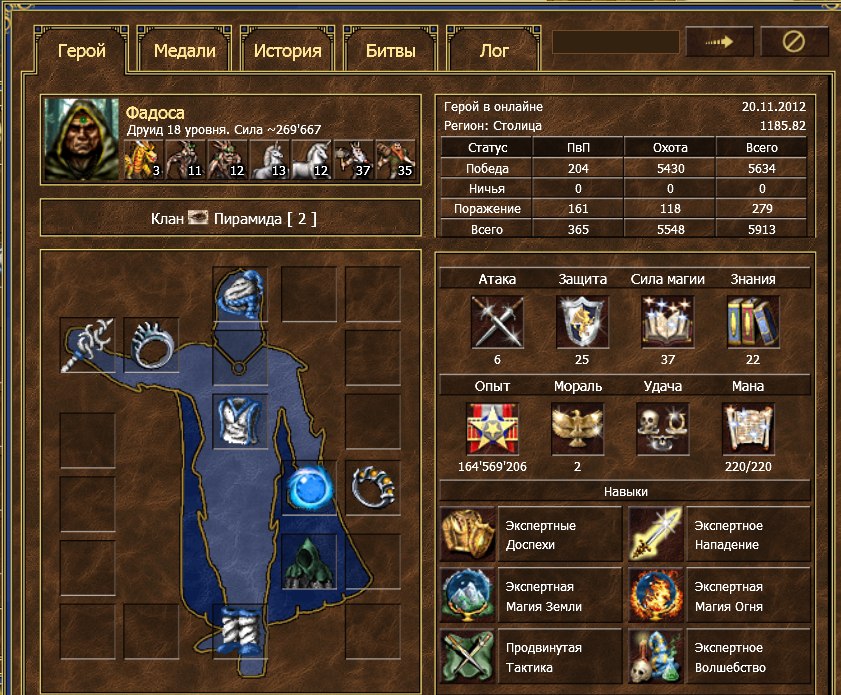Click the Герой tab
This screenshot has height=695, width=841.
click(82, 51)
